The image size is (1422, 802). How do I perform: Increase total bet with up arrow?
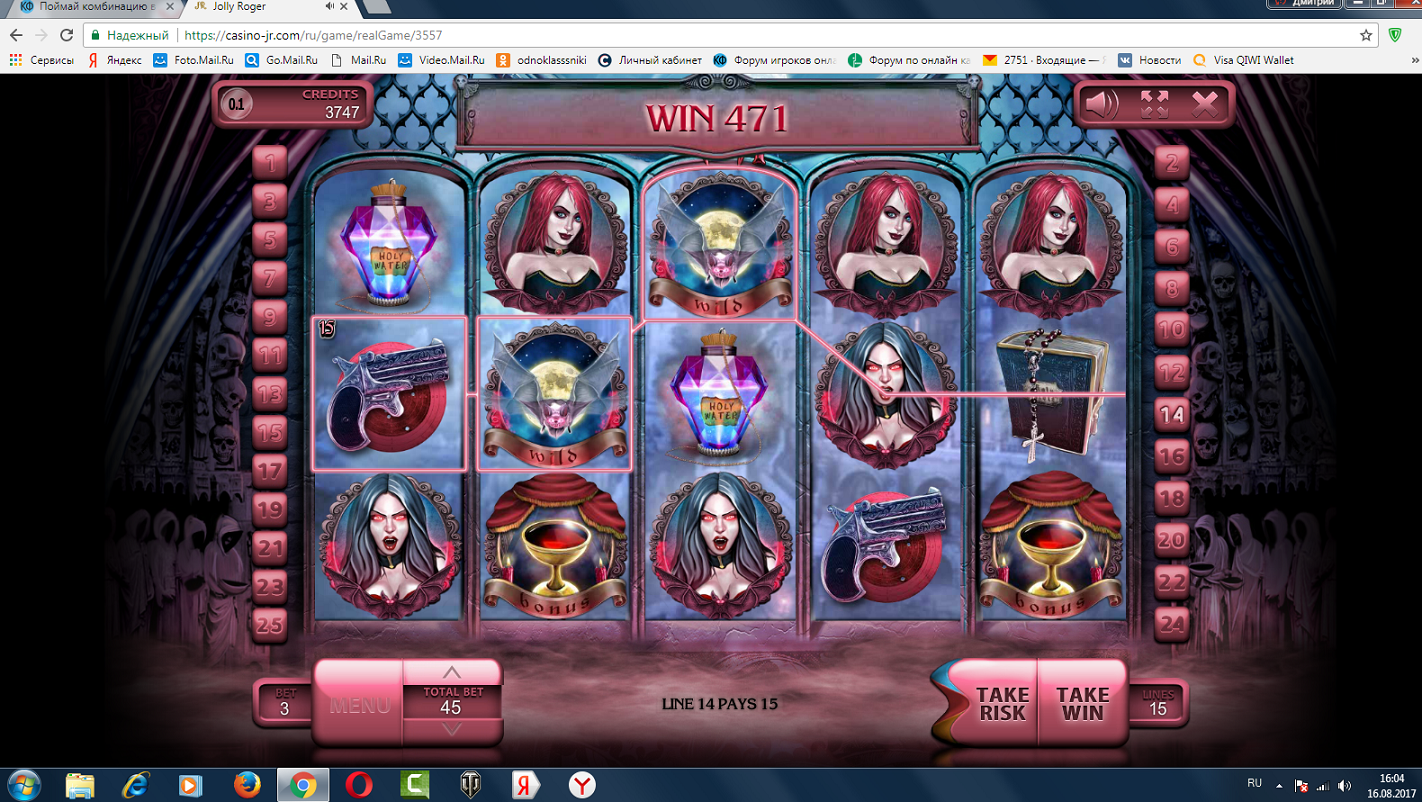point(452,672)
